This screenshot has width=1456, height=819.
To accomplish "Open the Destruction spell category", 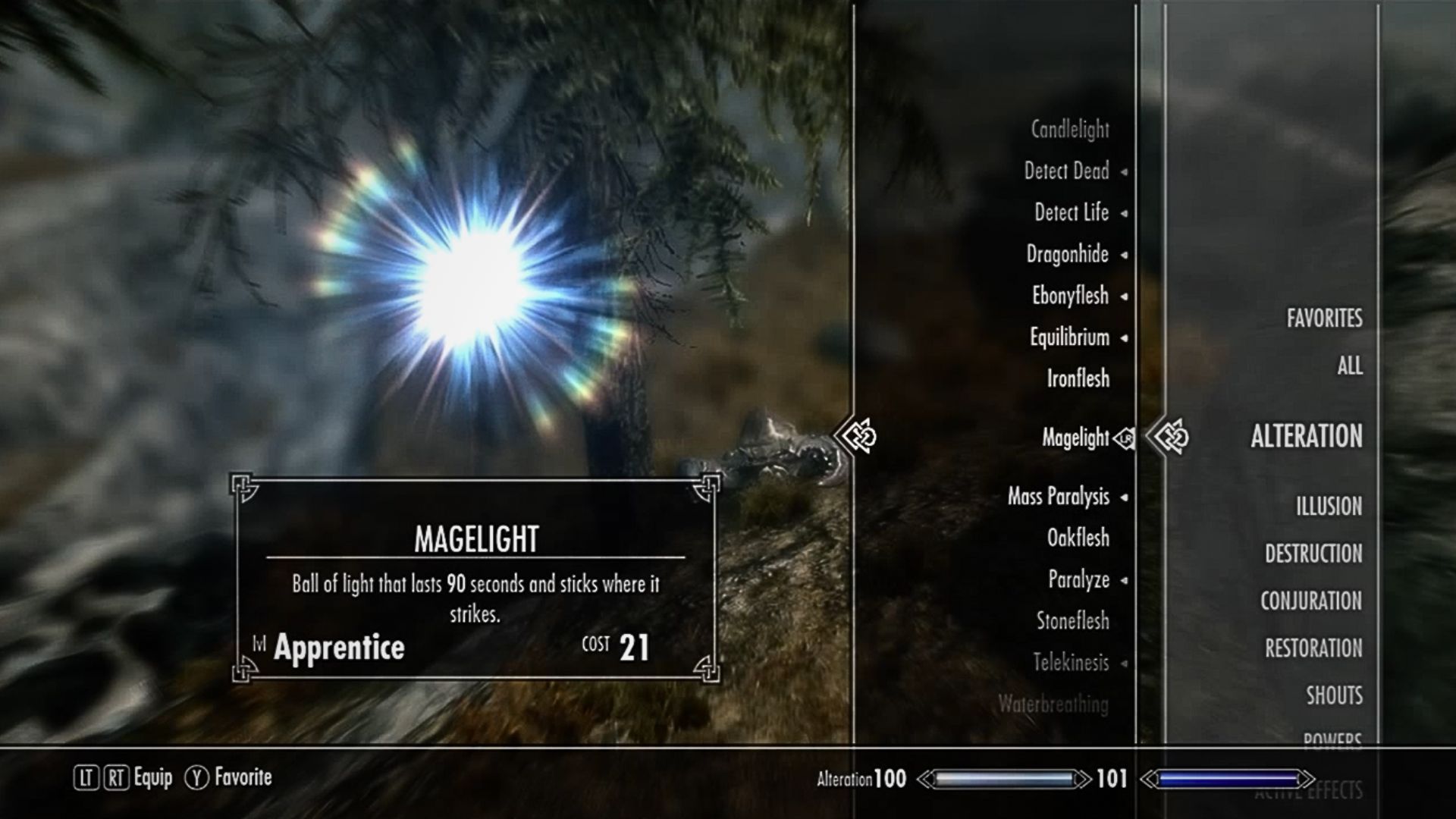I will click(1313, 554).
